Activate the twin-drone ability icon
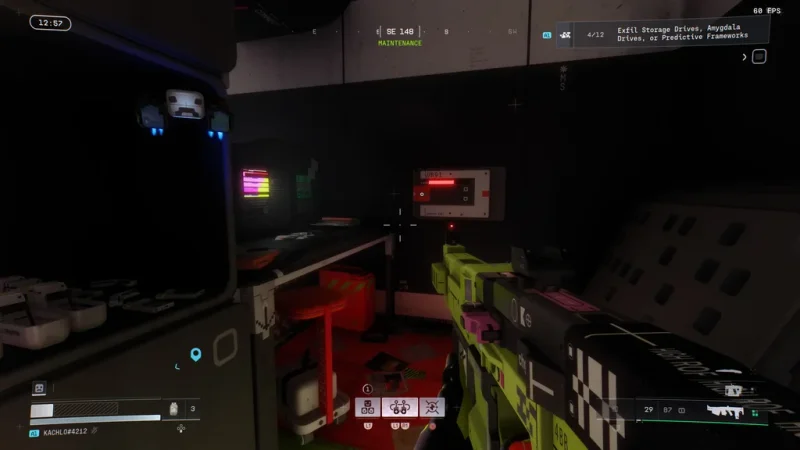 [x=400, y=407]
